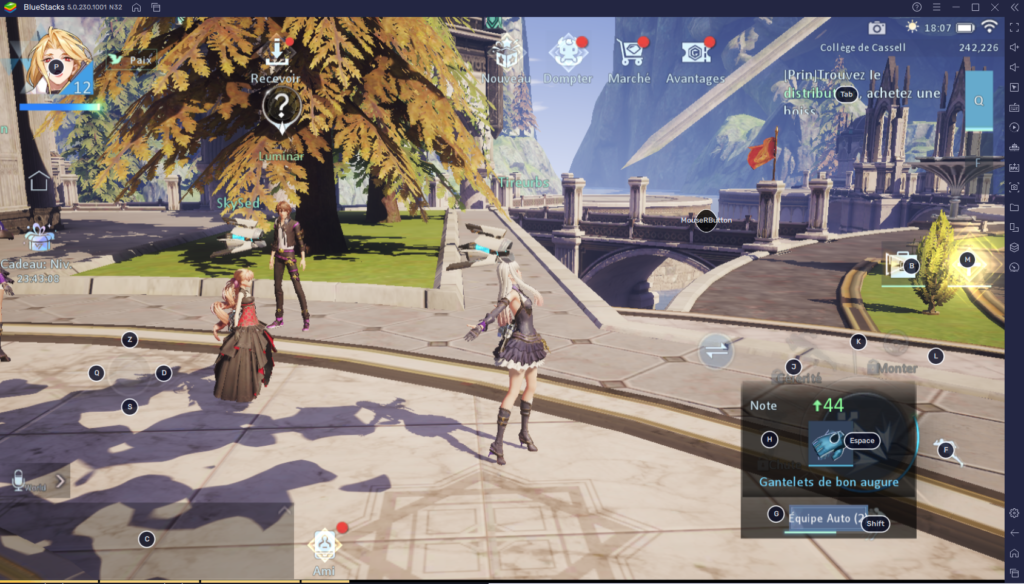
Task: Open the in-game camera screenshot icon
Action: [877, 28]
